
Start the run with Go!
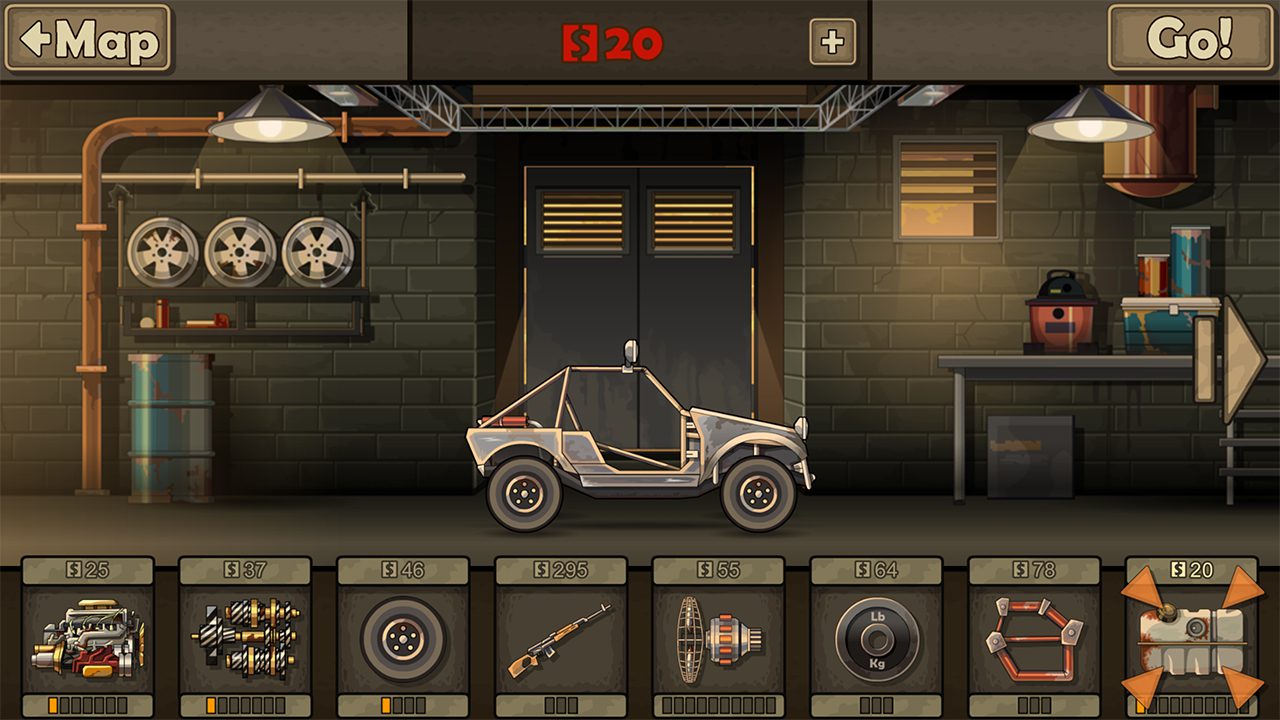tap(1189, 39)
